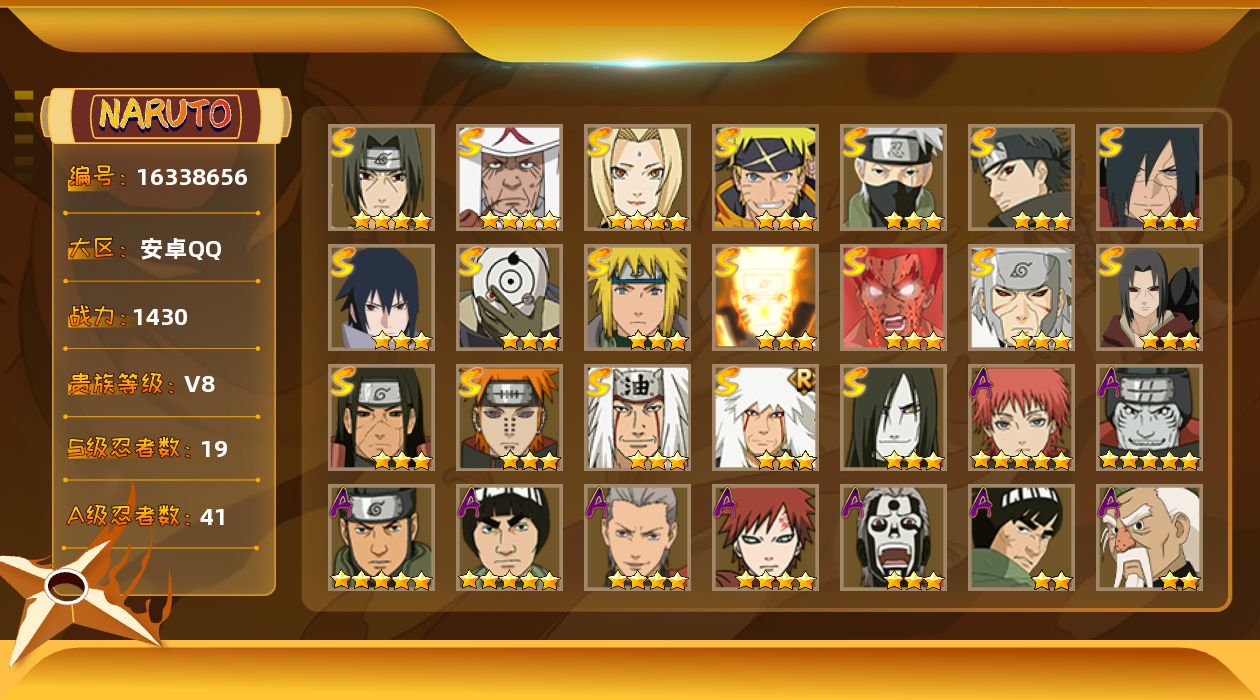Pick the white-bearded old ninja card
This screenshot has height=700, width=1260.
pyautogui.click(x=1149, y=538)
